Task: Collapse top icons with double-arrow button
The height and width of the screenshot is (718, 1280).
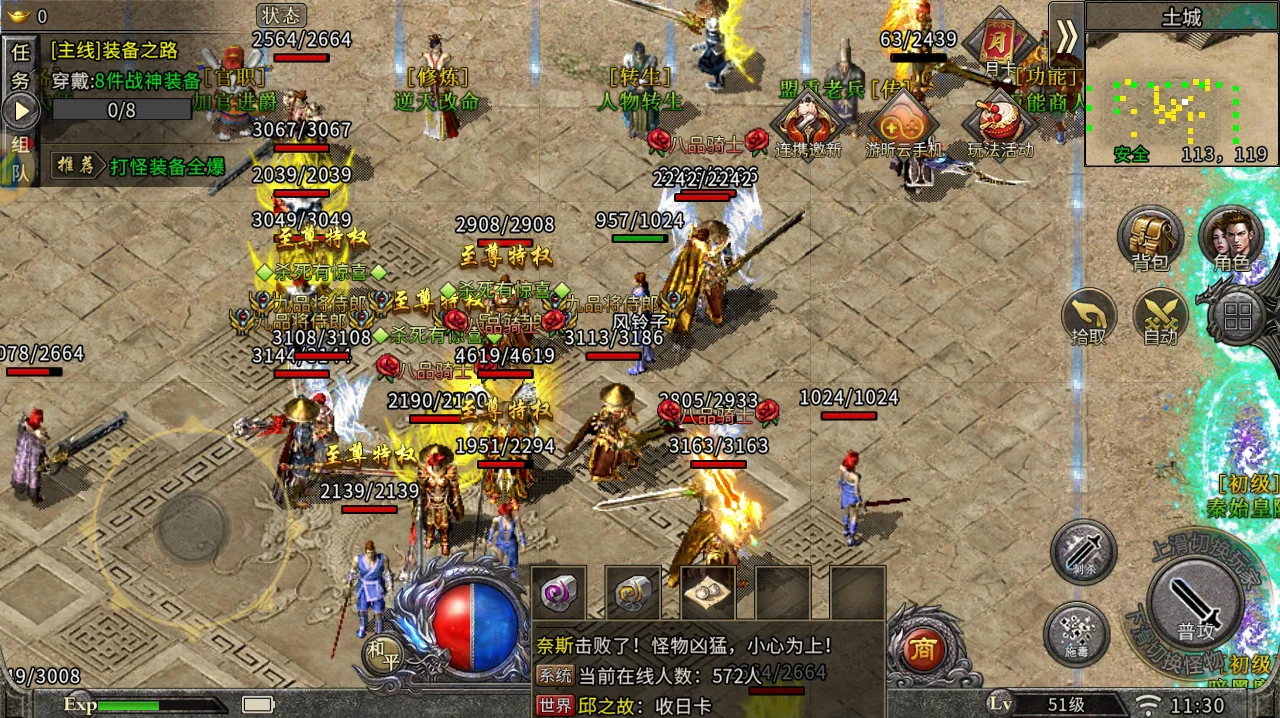Action: (1066, 36)
